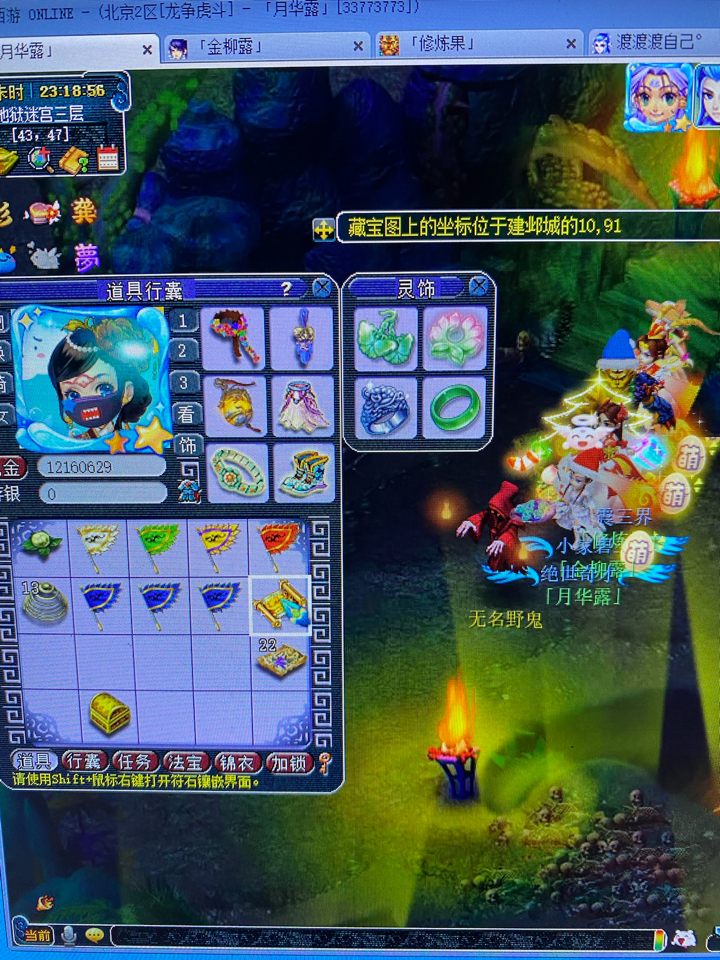The width and height of the screenshot is (720, 960).
Task: Open the 法宝 treasures tab
Action: point(186,763)
